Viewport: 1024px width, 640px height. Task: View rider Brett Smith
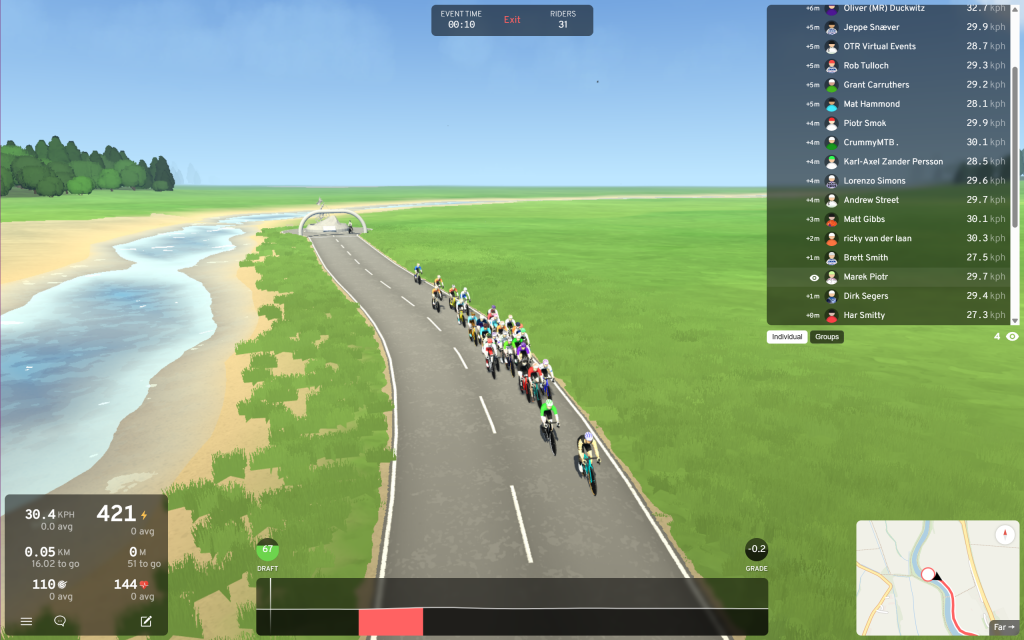point(865,258)
